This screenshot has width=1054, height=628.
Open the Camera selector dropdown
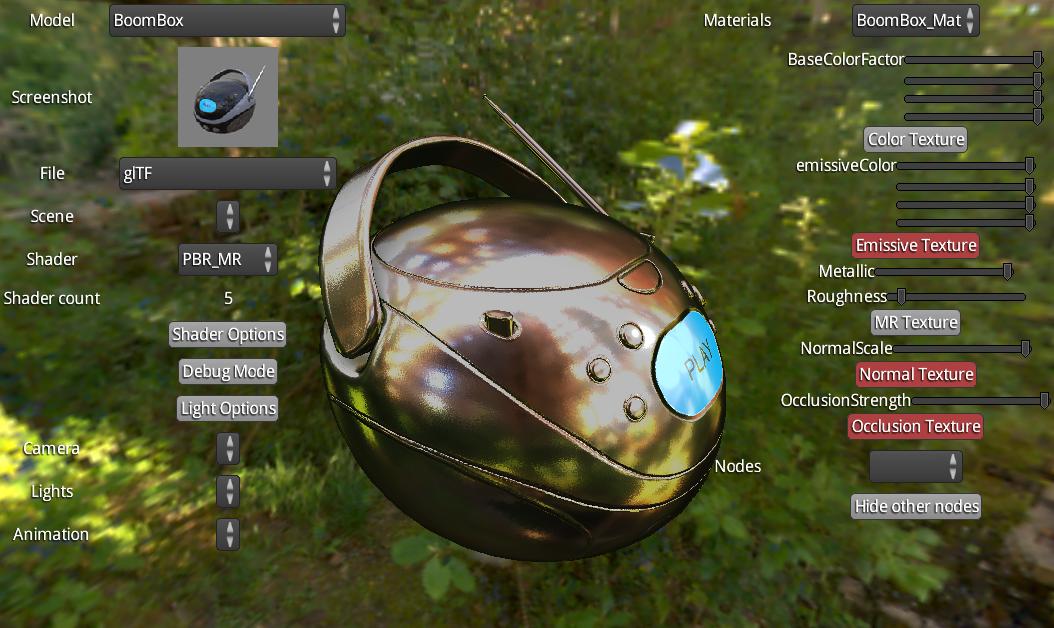coord(228,448)
